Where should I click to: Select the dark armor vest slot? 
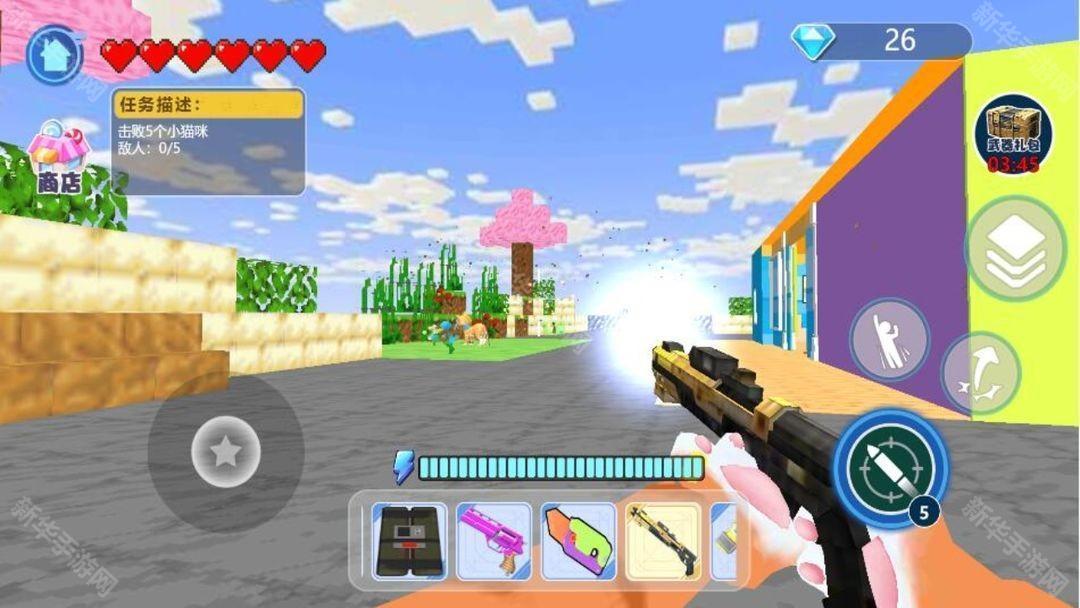409,541
